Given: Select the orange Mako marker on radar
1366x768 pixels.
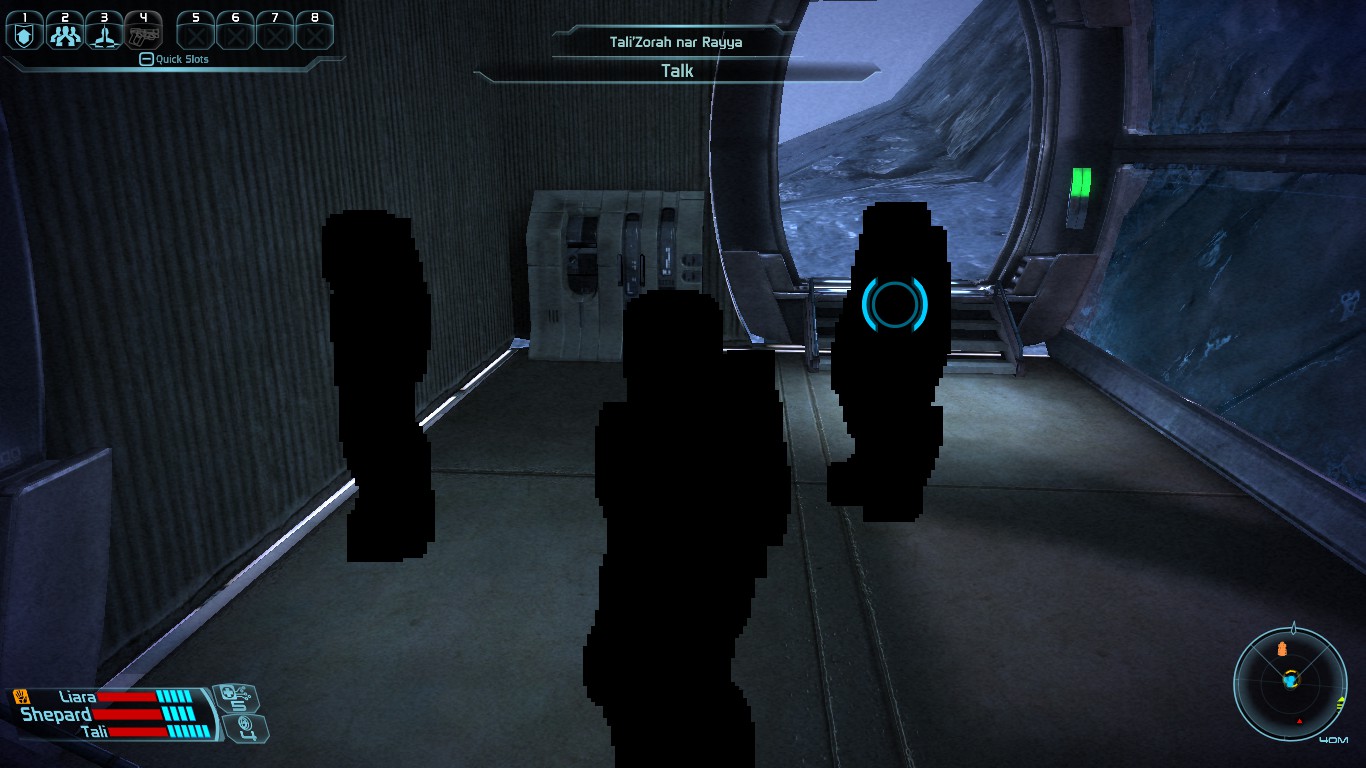Looking at the screenshot, I should 1282,651.
